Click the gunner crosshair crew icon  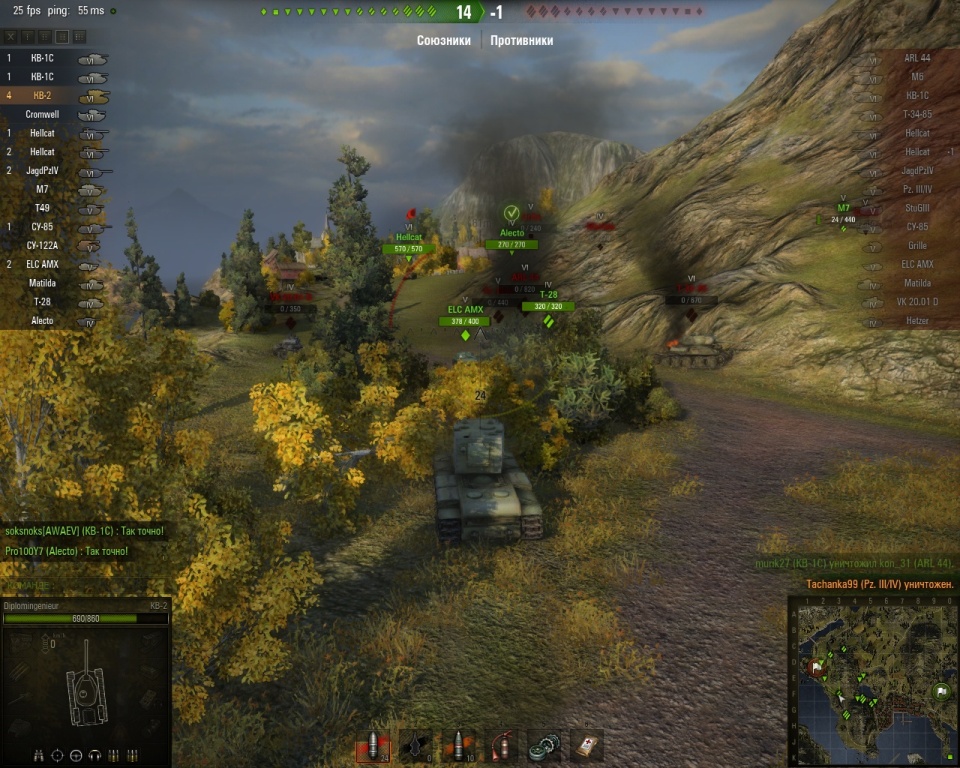(x=57, y=755)
